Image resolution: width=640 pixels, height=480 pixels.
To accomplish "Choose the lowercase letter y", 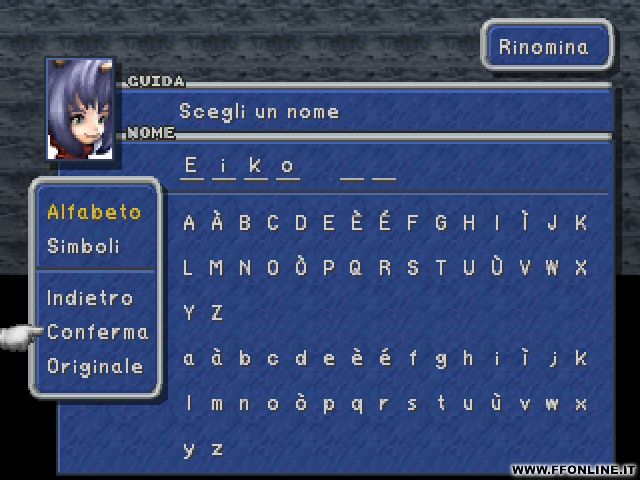I will [189, 449].
